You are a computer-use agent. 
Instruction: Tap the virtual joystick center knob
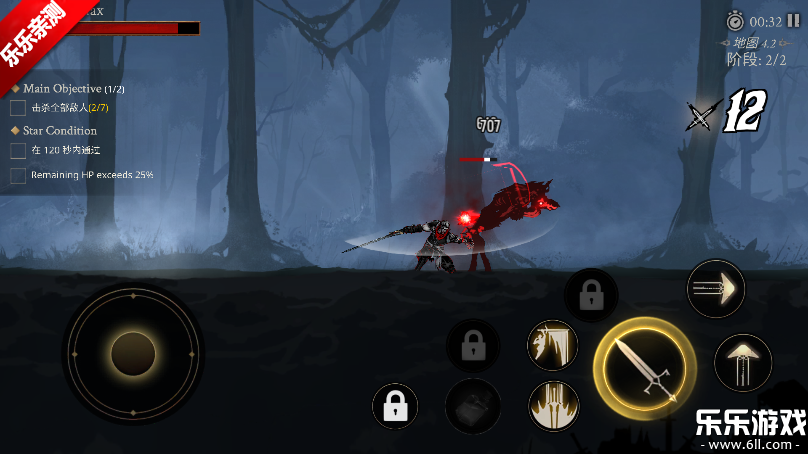[133, 354]
